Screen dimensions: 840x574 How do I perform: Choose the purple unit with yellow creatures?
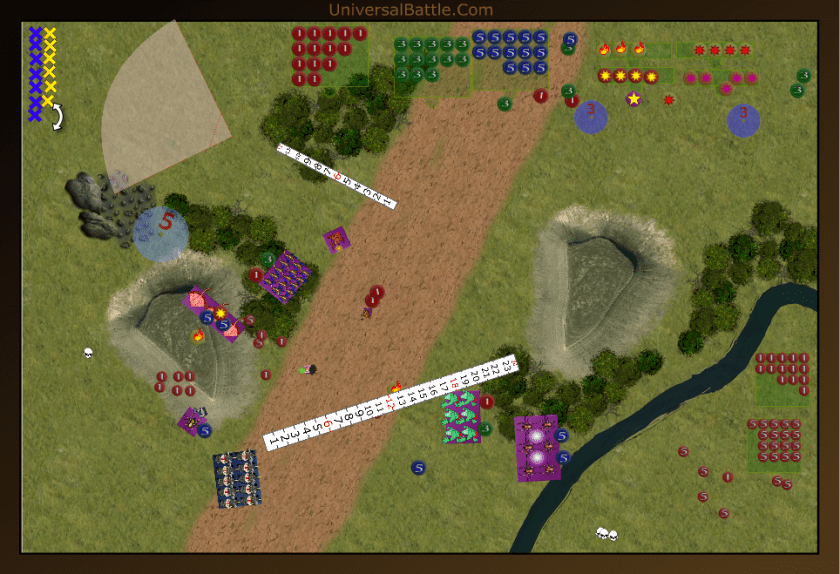click(285, 274)
